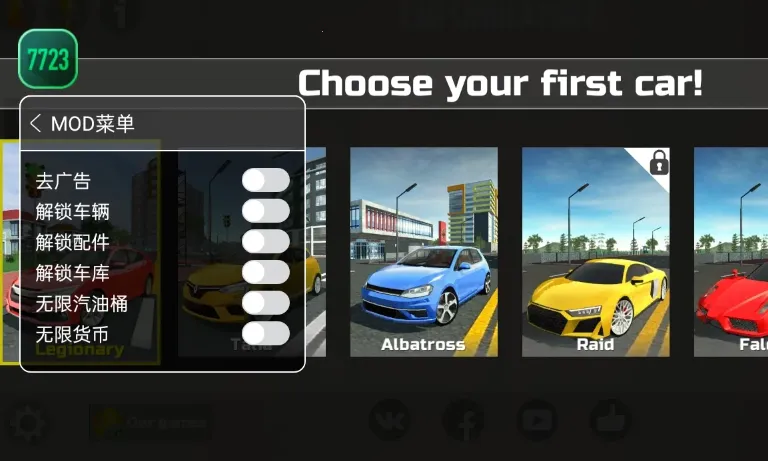Go back from the MOD菜单 panel
The width and height of the screenshot is (768, 461).
tap(36, 124)
